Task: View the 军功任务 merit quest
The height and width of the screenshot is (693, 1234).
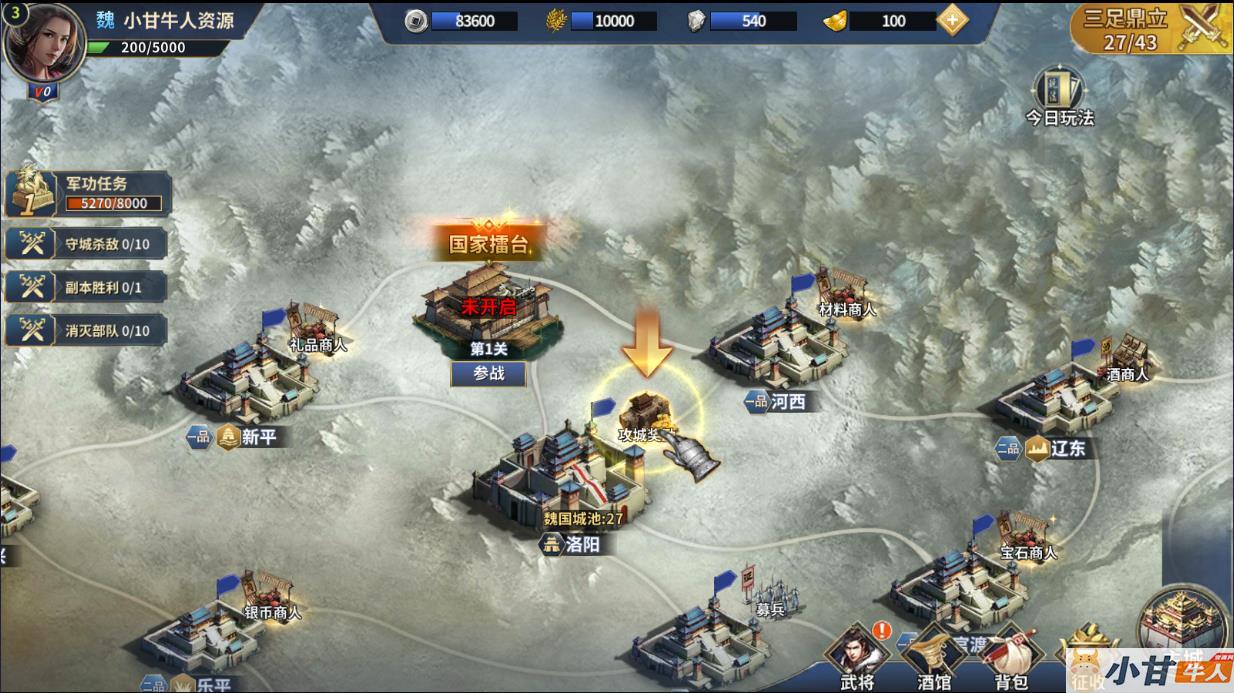Action: click(x=88, y=194)
